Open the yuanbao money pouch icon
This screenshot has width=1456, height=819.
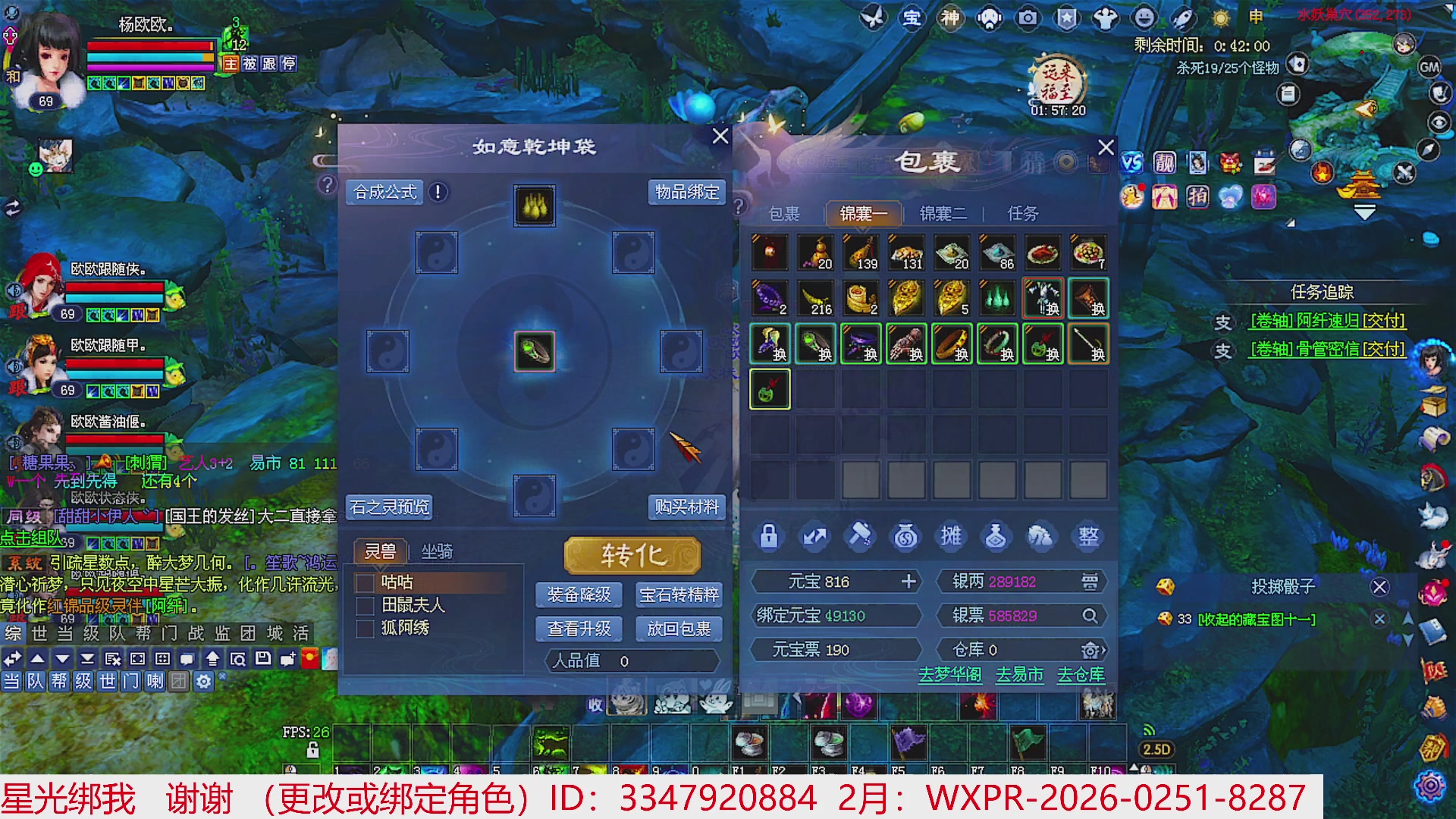(905, 536)
